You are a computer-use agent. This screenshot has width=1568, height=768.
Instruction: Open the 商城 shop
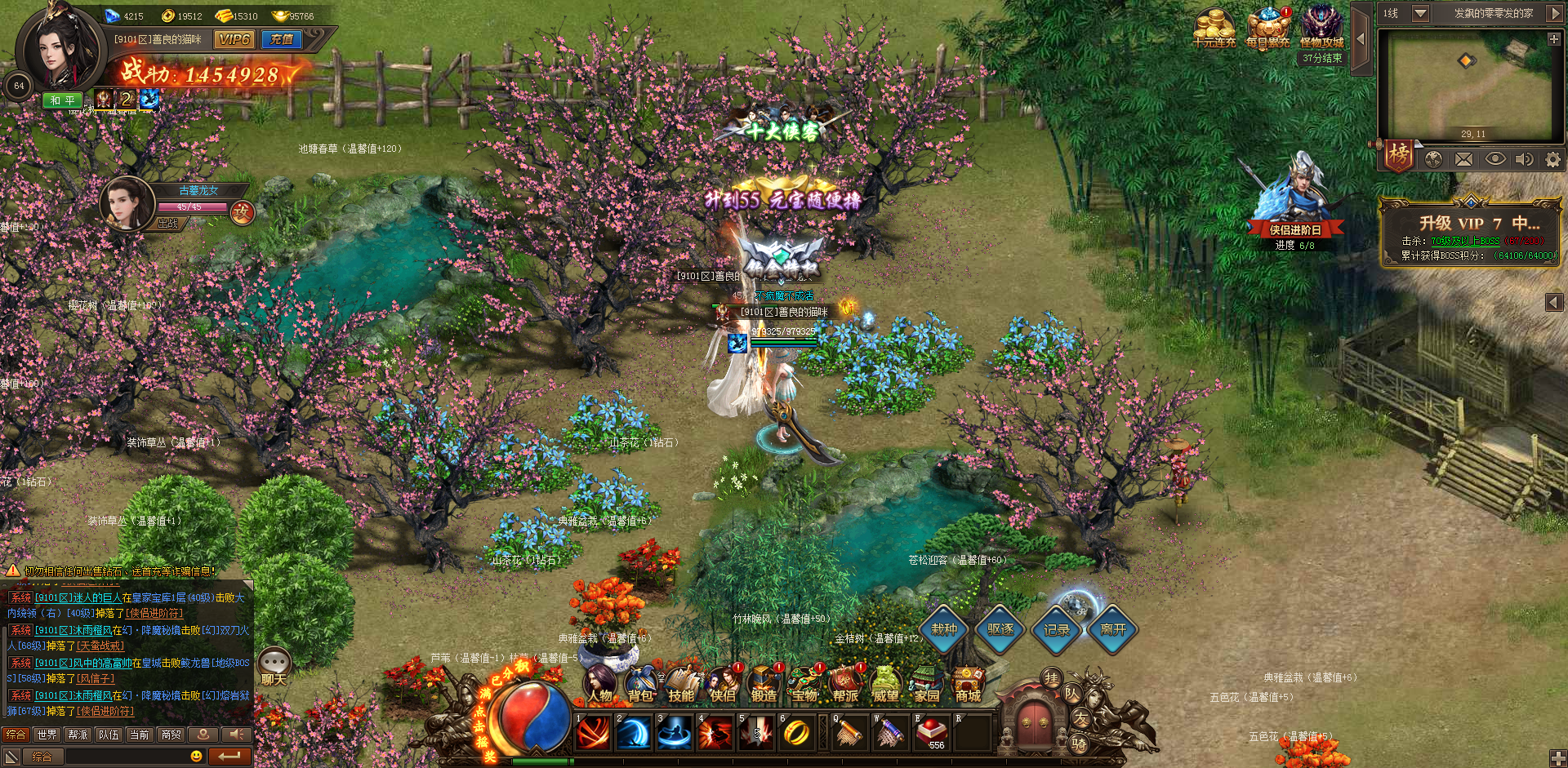pyautogui.click(x=968, y=686)
